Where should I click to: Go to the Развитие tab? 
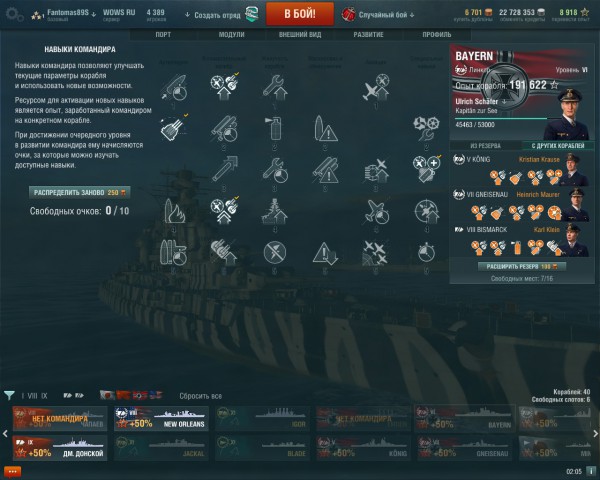coord(368,34)
